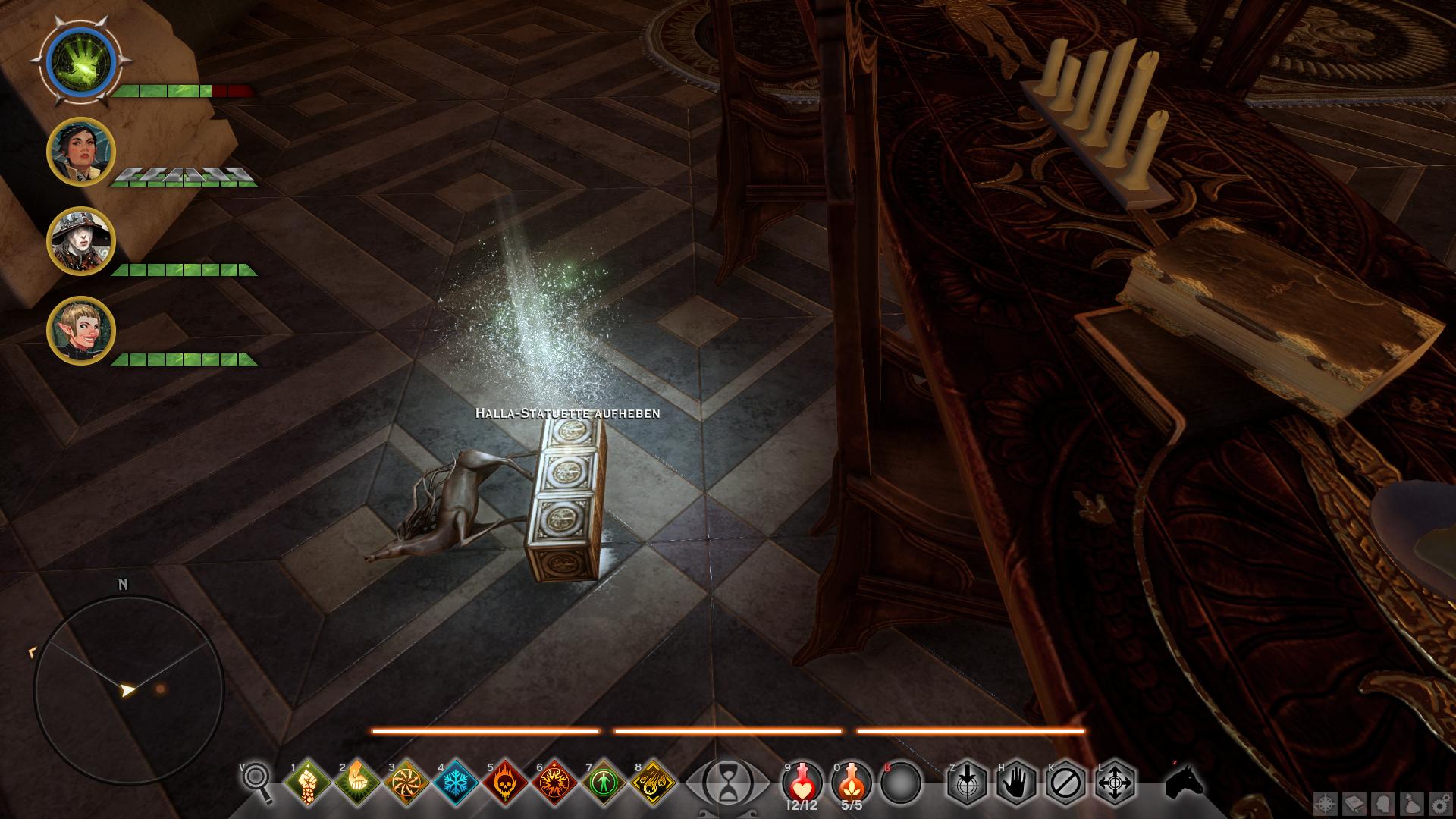
Task: Activate the flaming skull ability
Action: click(506, 781)
